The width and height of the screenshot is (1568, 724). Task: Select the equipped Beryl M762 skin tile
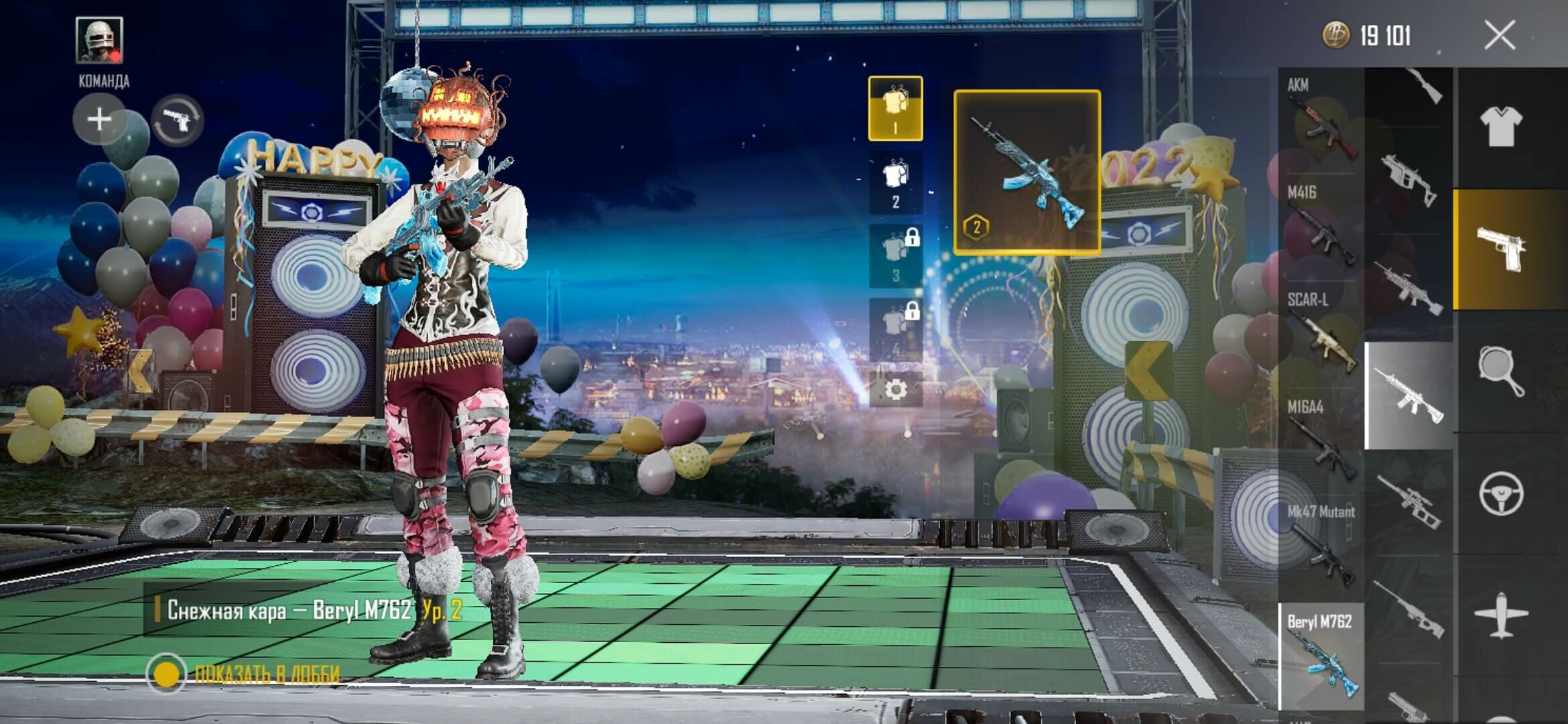point(1027,172)
